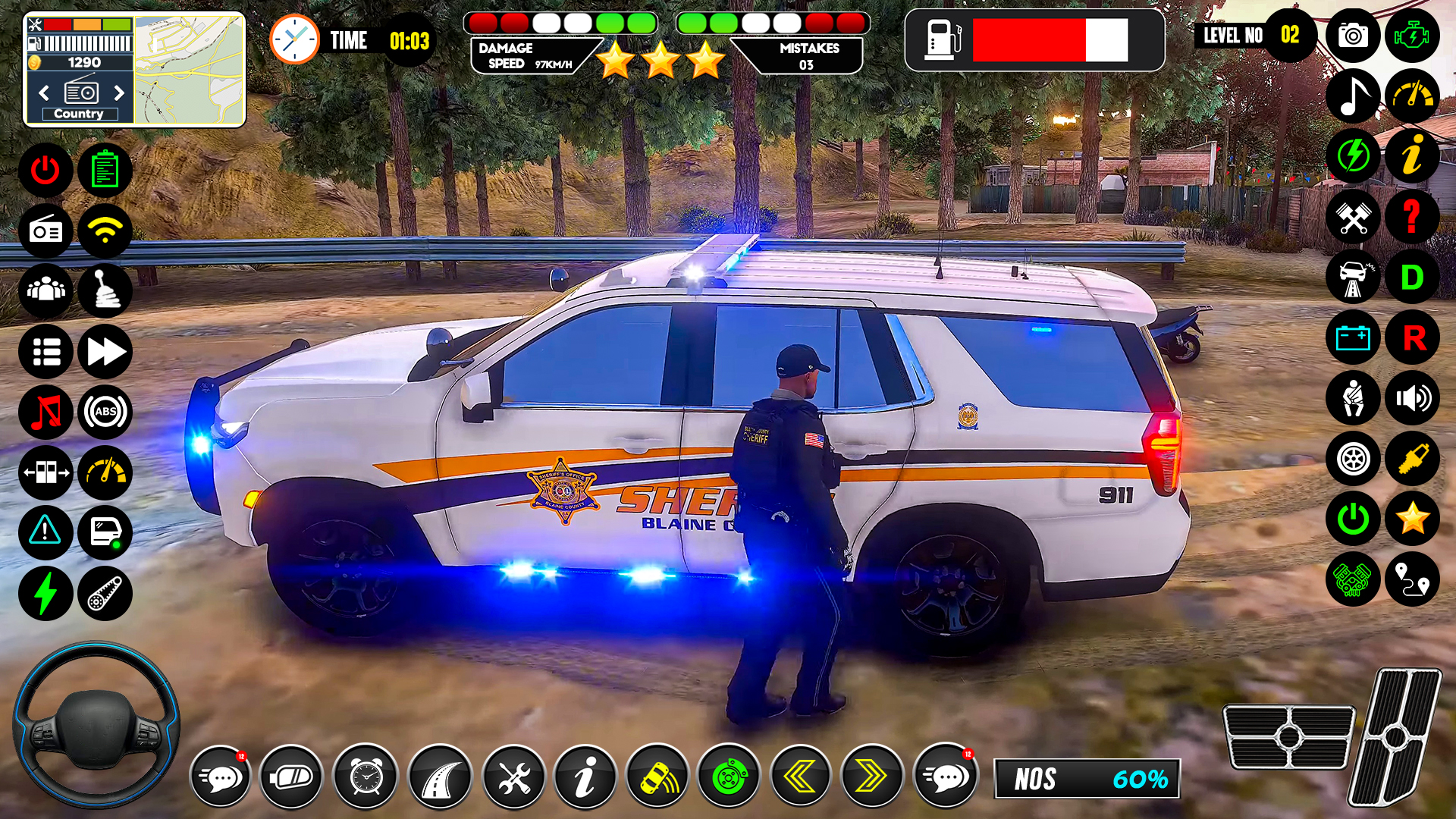1456x819 pixels.
Task: Open the red question mark help
Action: tap(1412, 217)
